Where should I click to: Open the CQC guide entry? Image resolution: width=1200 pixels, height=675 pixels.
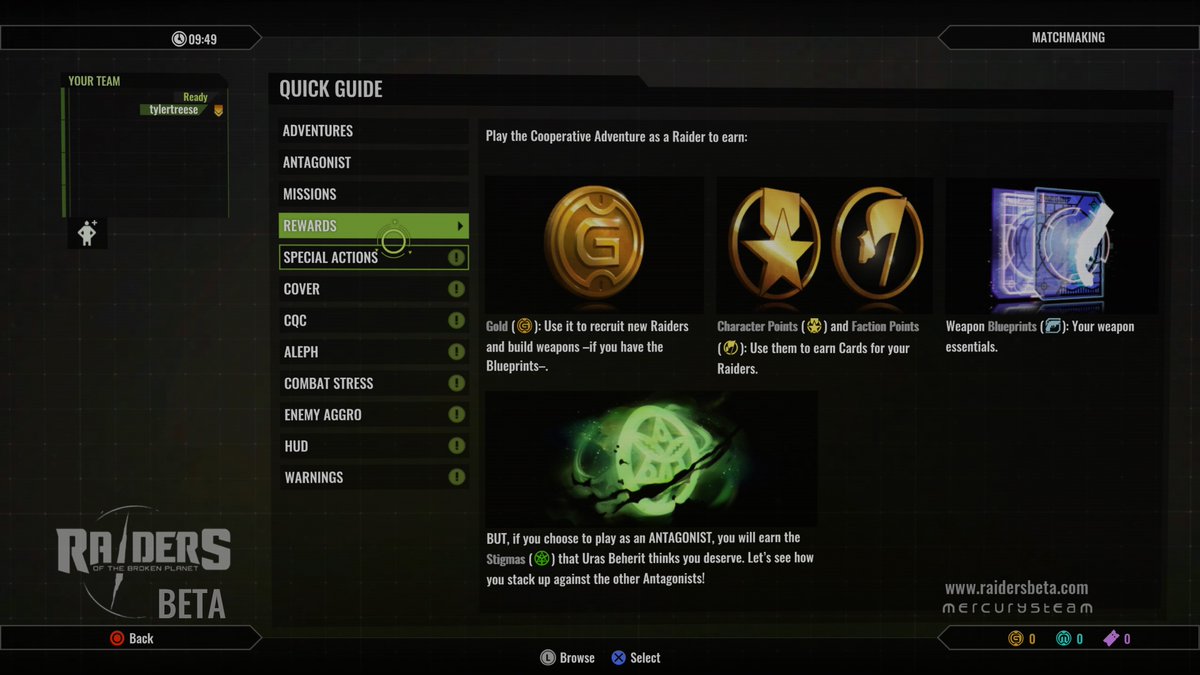372,321
